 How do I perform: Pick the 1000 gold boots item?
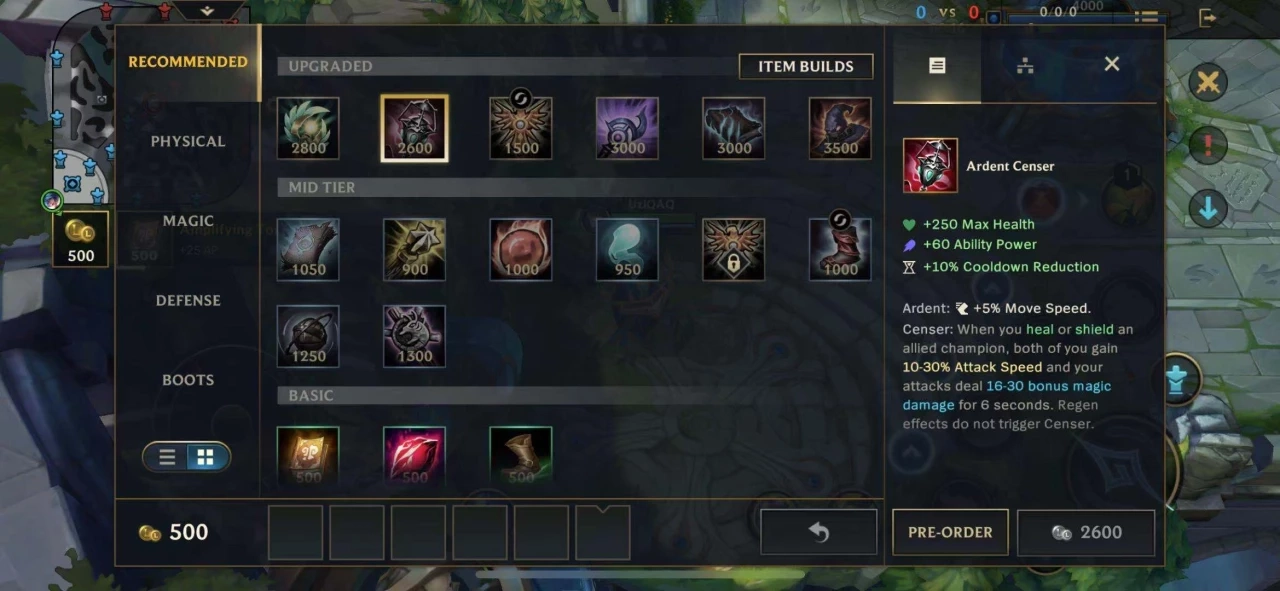840,249
